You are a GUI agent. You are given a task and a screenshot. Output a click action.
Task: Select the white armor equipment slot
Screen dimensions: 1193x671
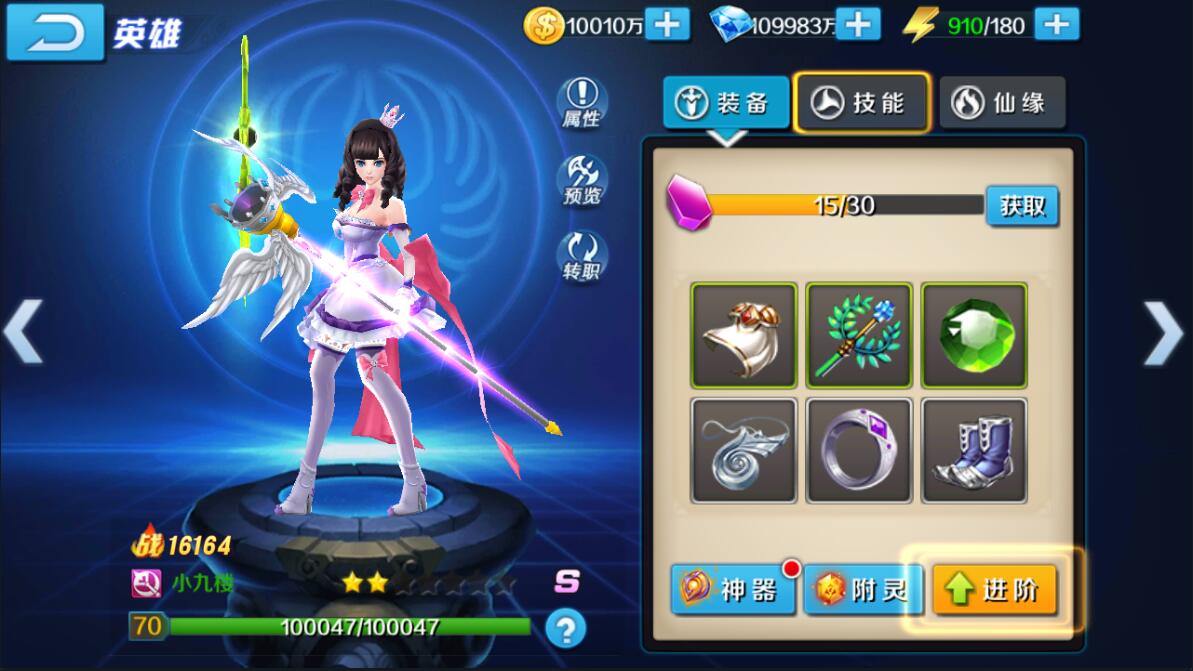point(744,335)
